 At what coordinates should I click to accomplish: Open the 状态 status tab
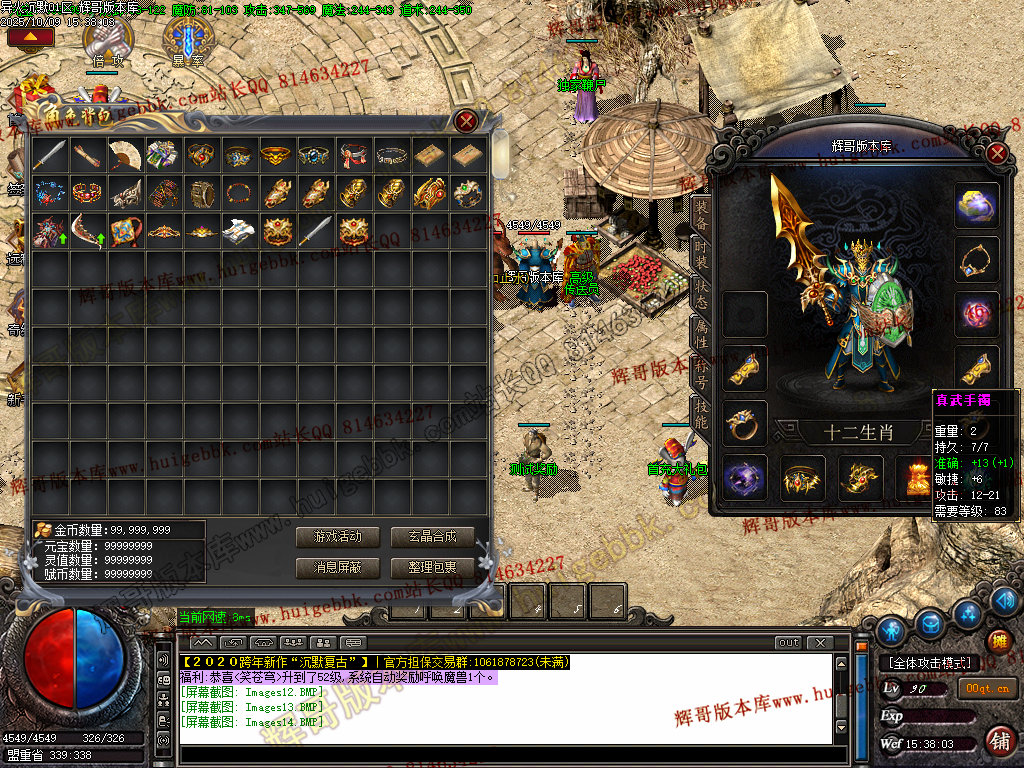(701, 293)
